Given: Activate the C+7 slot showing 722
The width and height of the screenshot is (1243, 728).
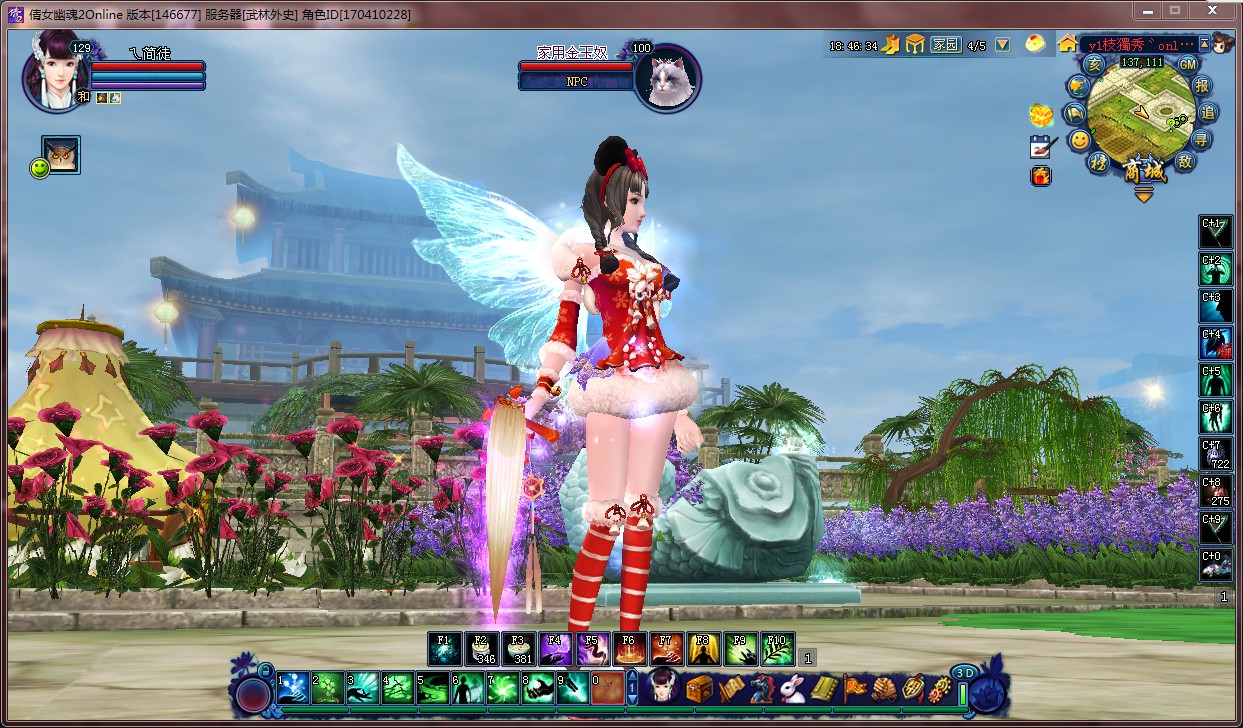Looking at the screenshot, I should point(1215,454).
